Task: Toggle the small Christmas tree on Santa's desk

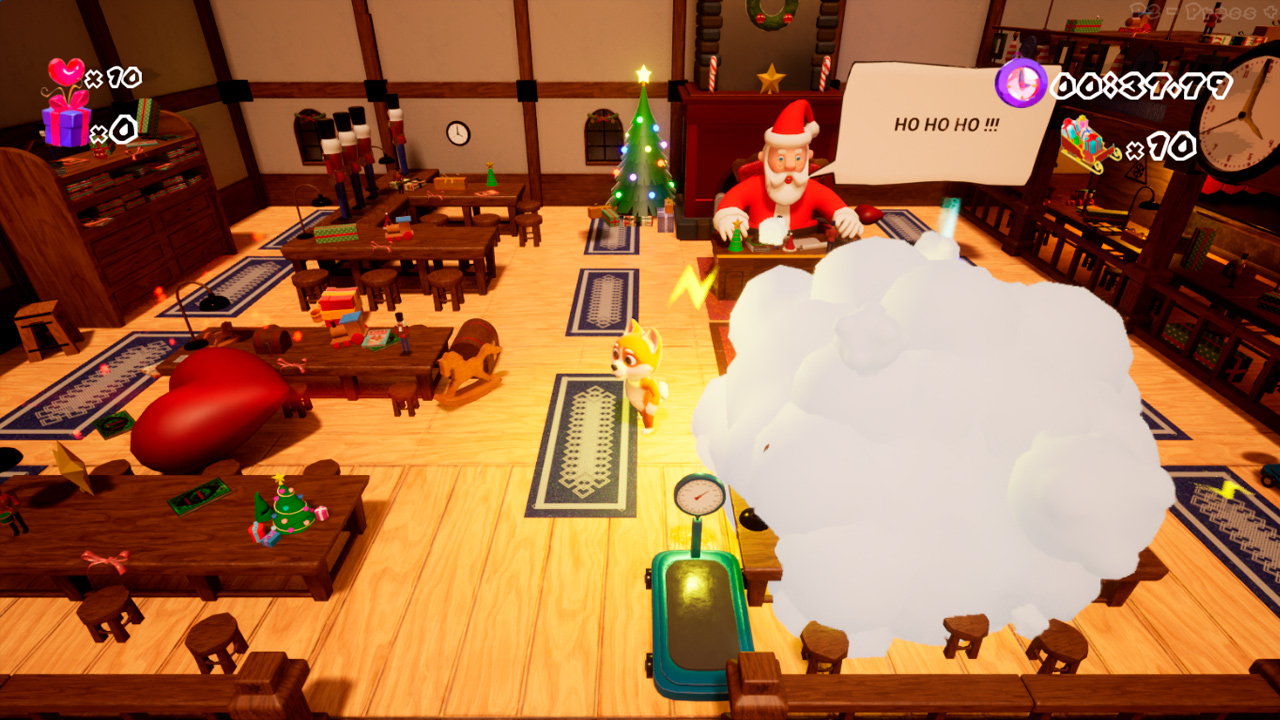Action: 735,237
